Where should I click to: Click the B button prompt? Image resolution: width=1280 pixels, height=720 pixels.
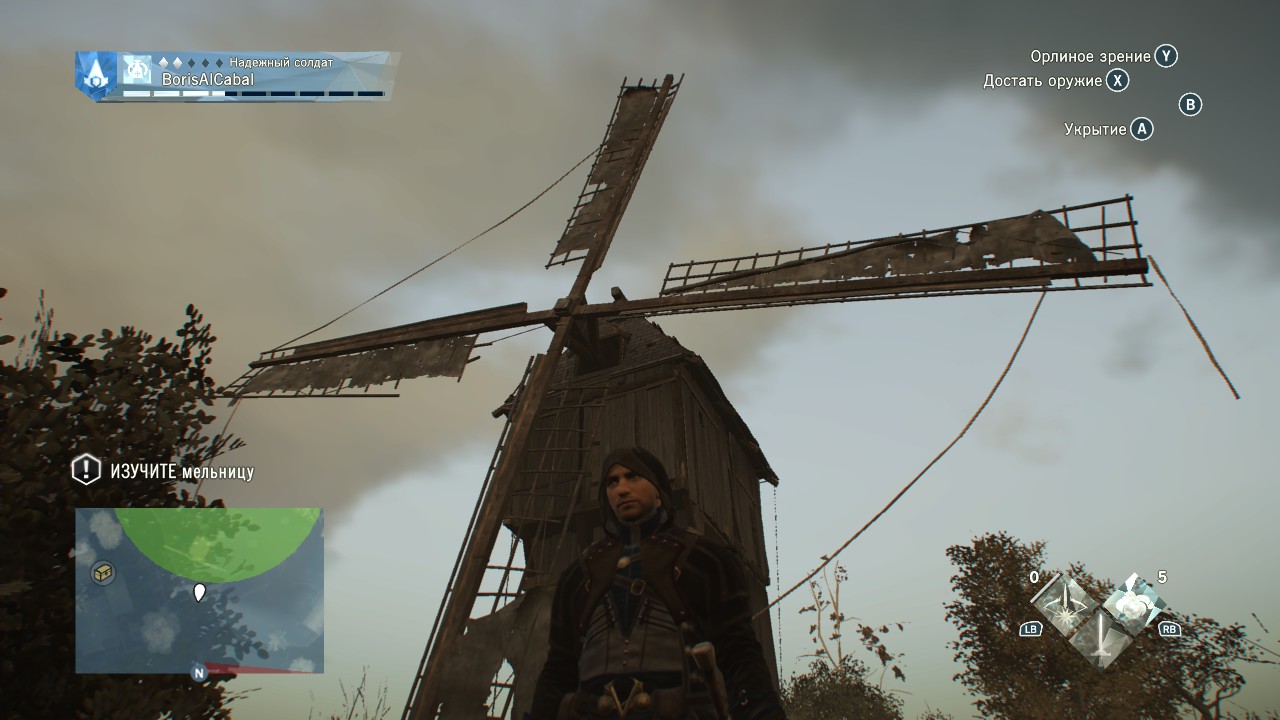pos(1189,106)
